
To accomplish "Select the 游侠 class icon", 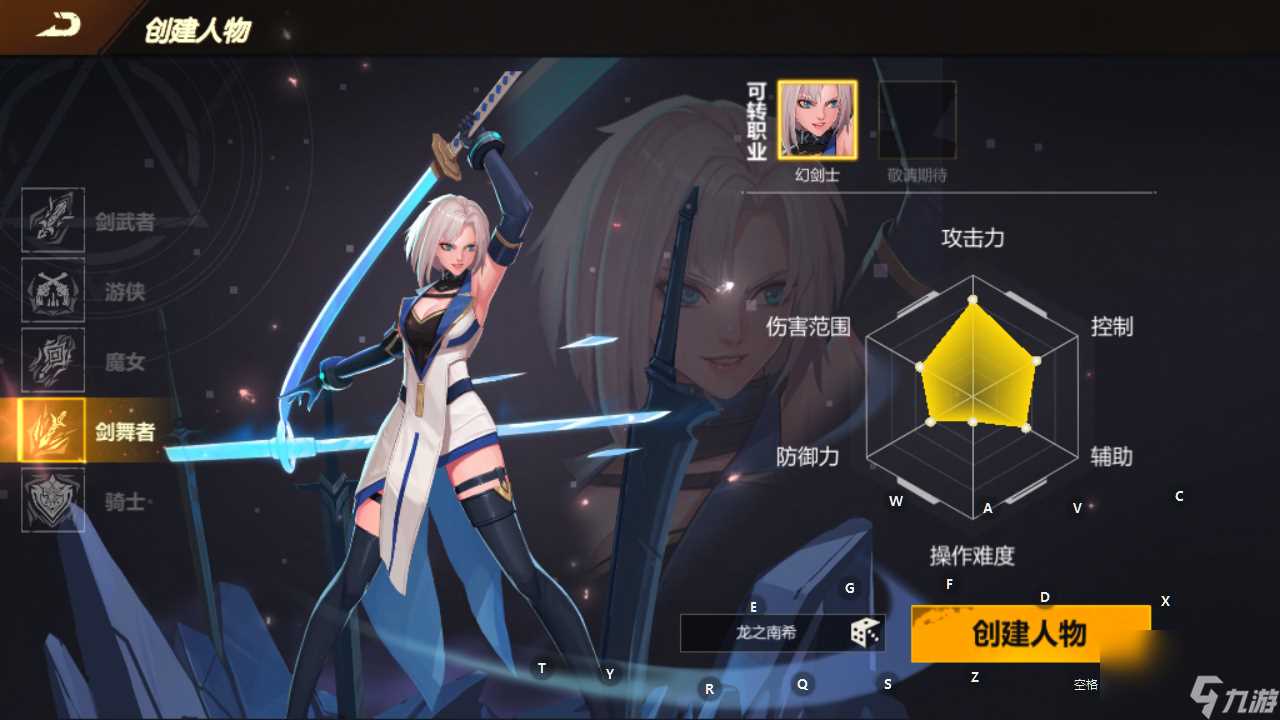I will click(x=51, y=291).
